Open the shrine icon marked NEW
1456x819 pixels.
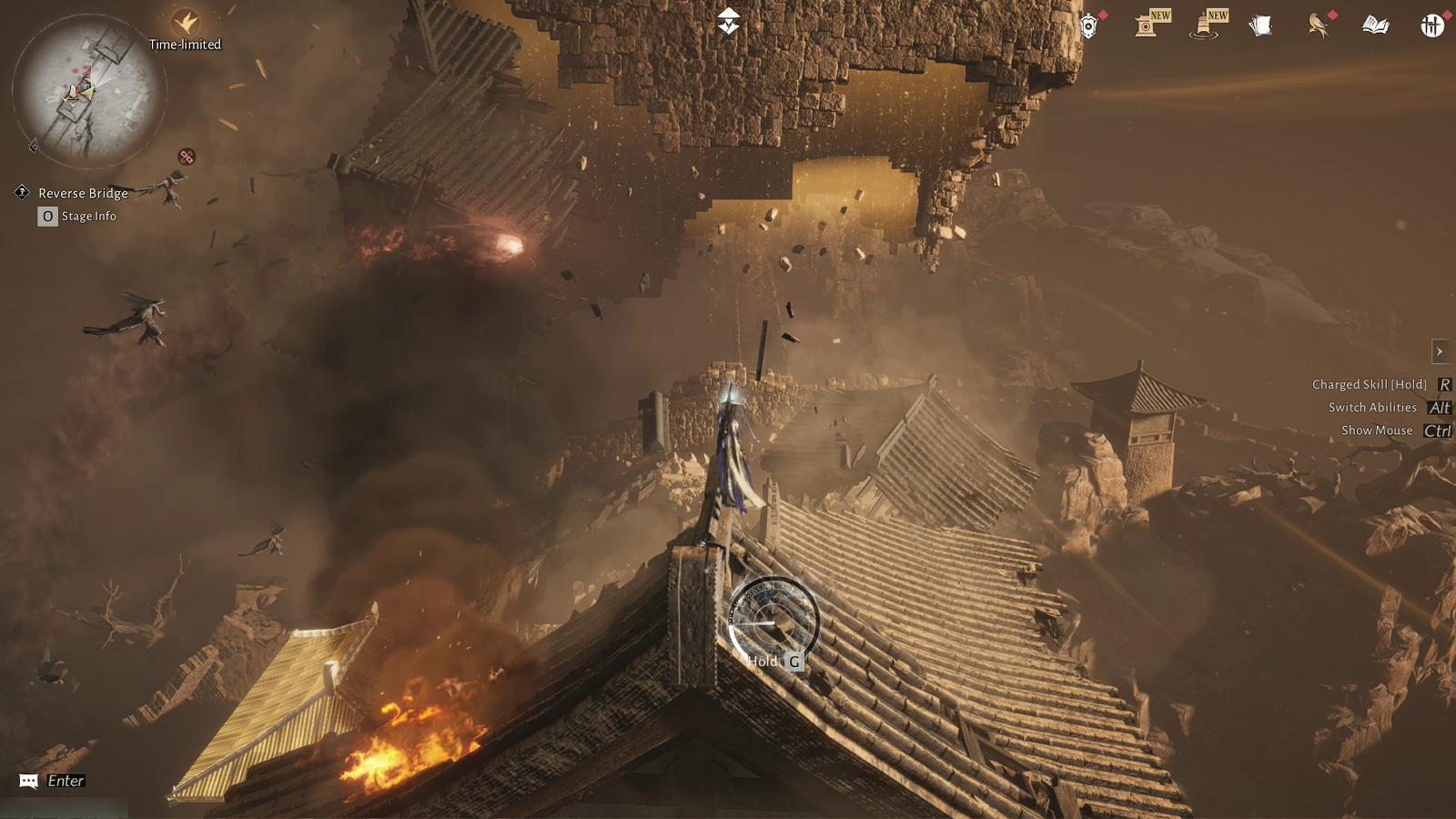1147,25
